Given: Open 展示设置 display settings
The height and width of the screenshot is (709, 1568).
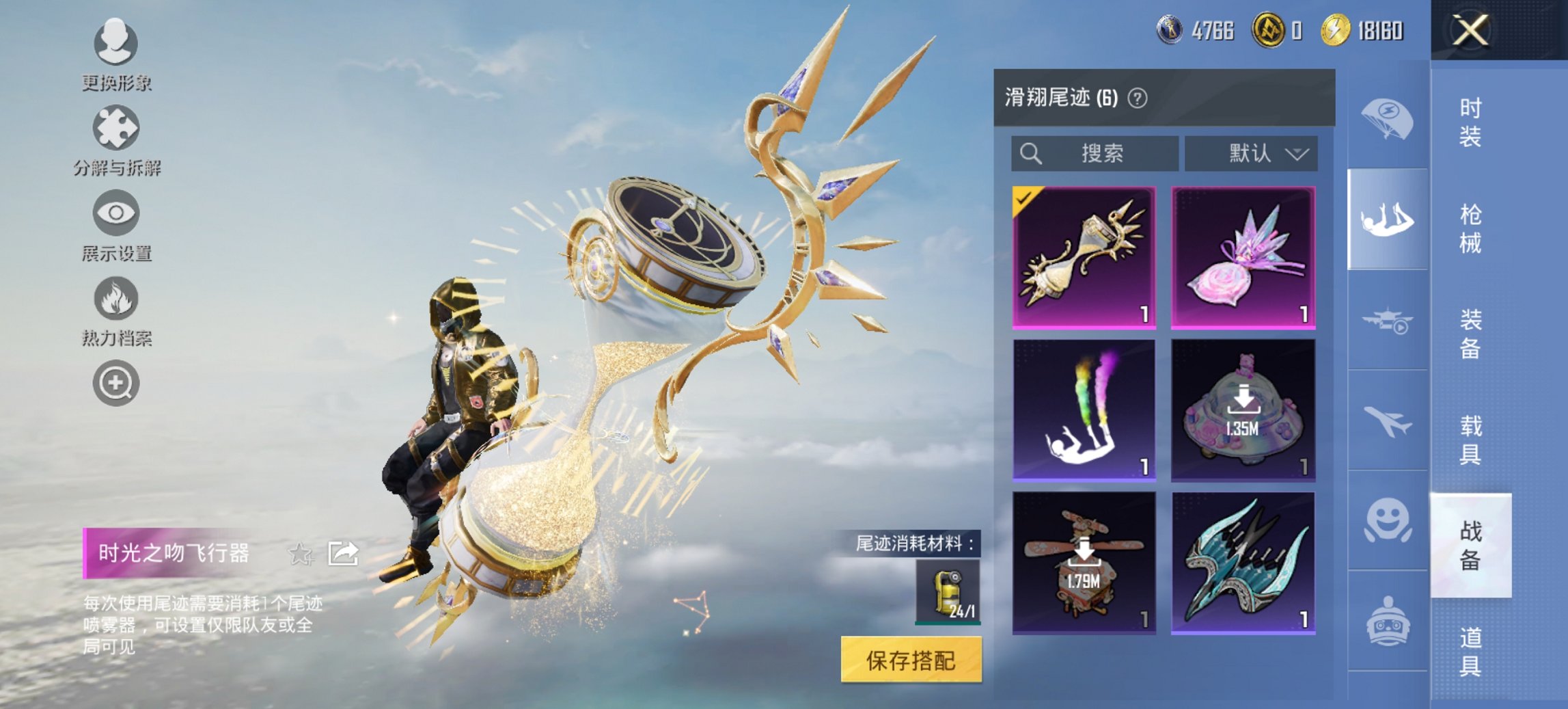Looking at the screenshot, I should [x=115, y=213].
